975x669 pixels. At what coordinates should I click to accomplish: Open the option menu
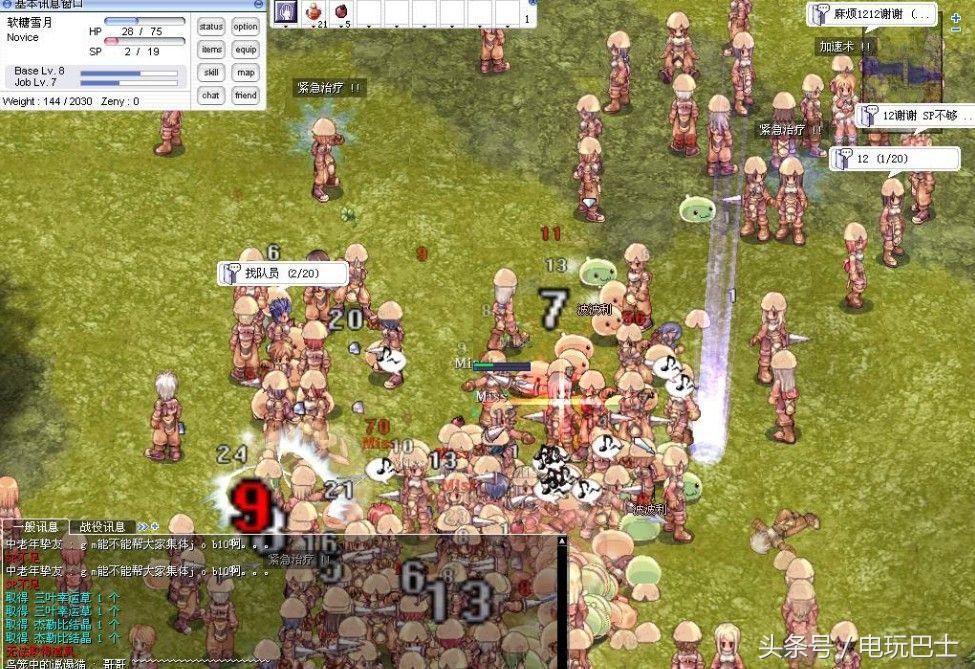245,27
